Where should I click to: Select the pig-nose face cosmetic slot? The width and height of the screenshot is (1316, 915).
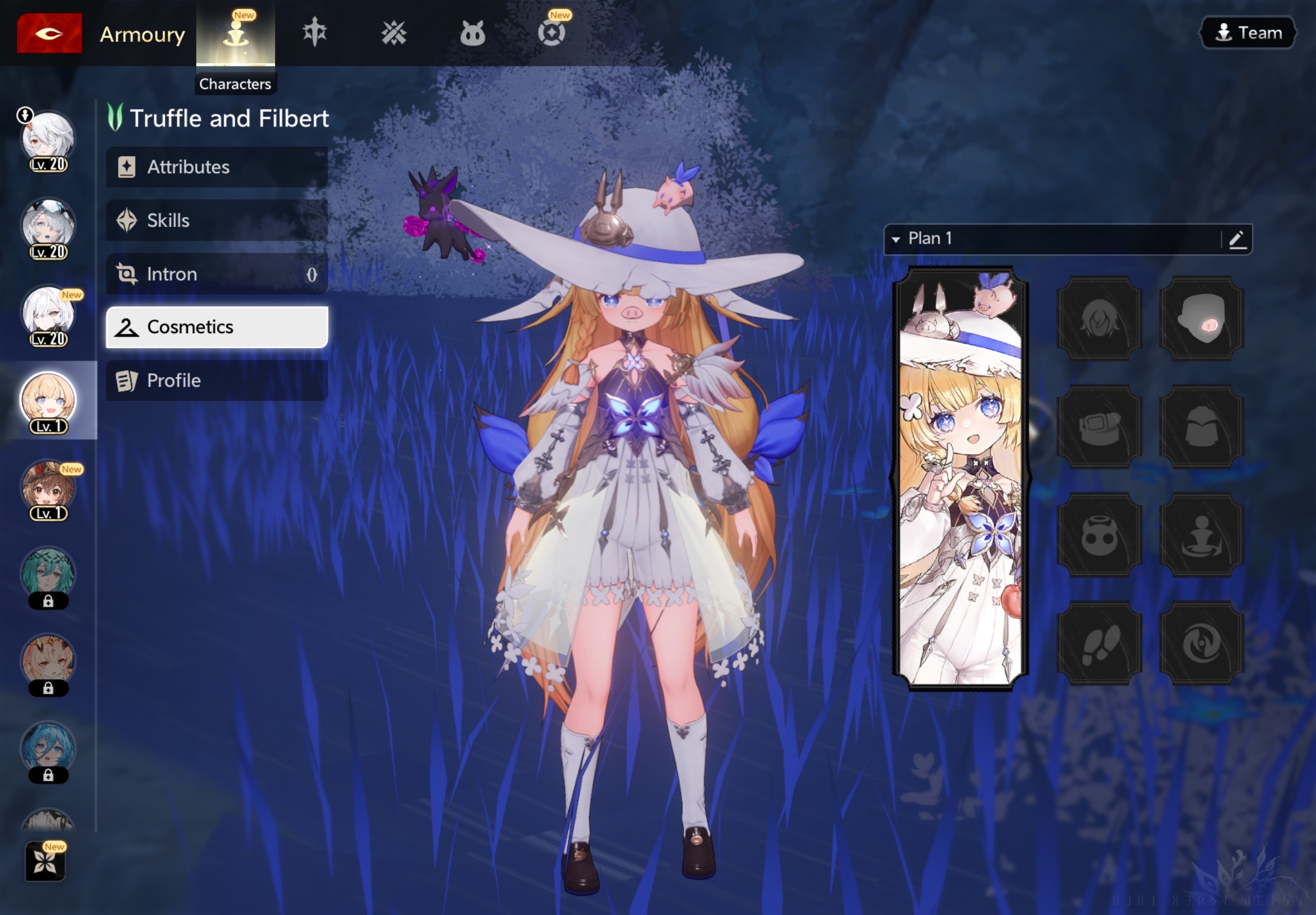[1202, 318]
